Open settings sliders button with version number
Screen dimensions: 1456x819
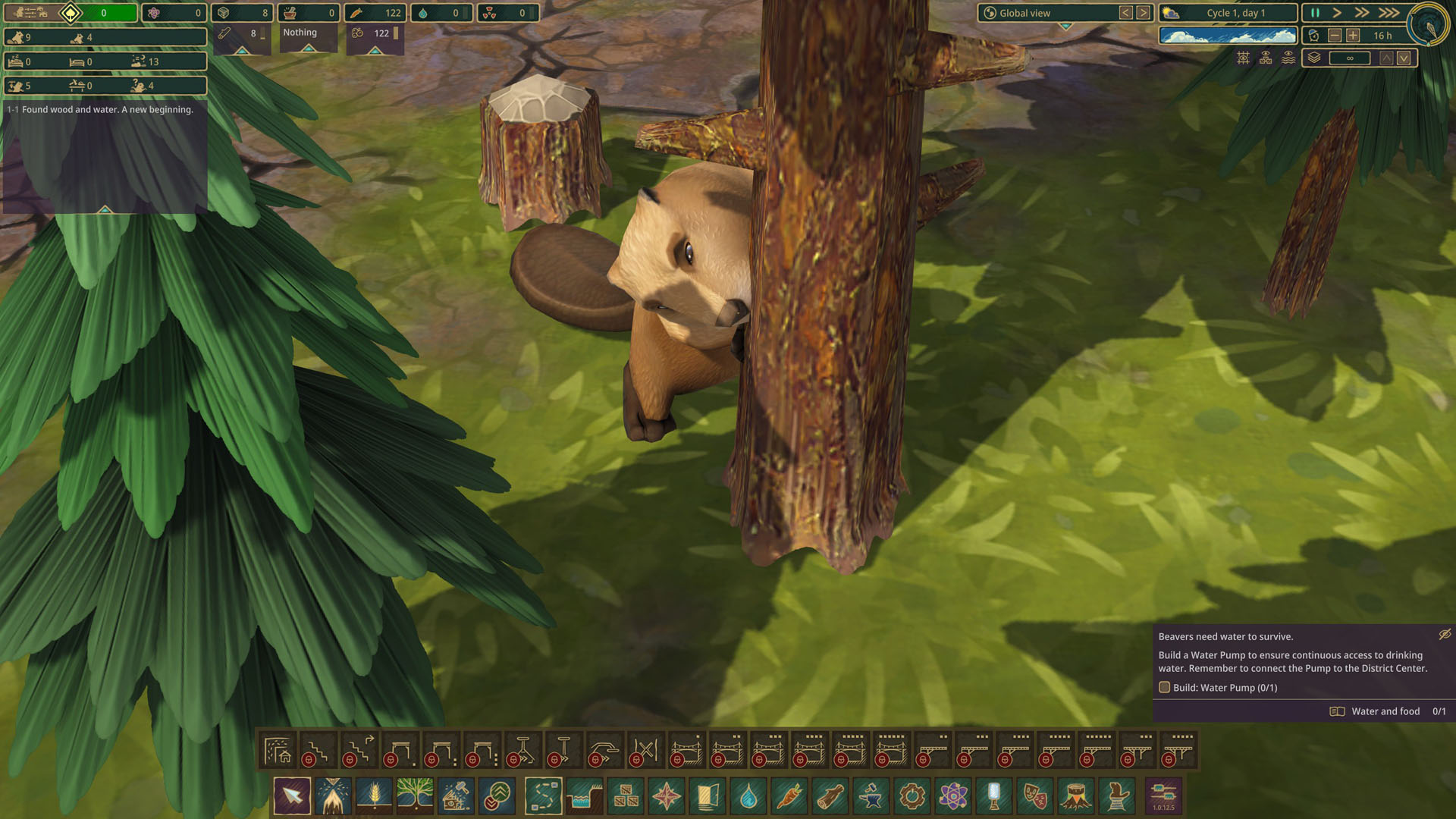1163,796
